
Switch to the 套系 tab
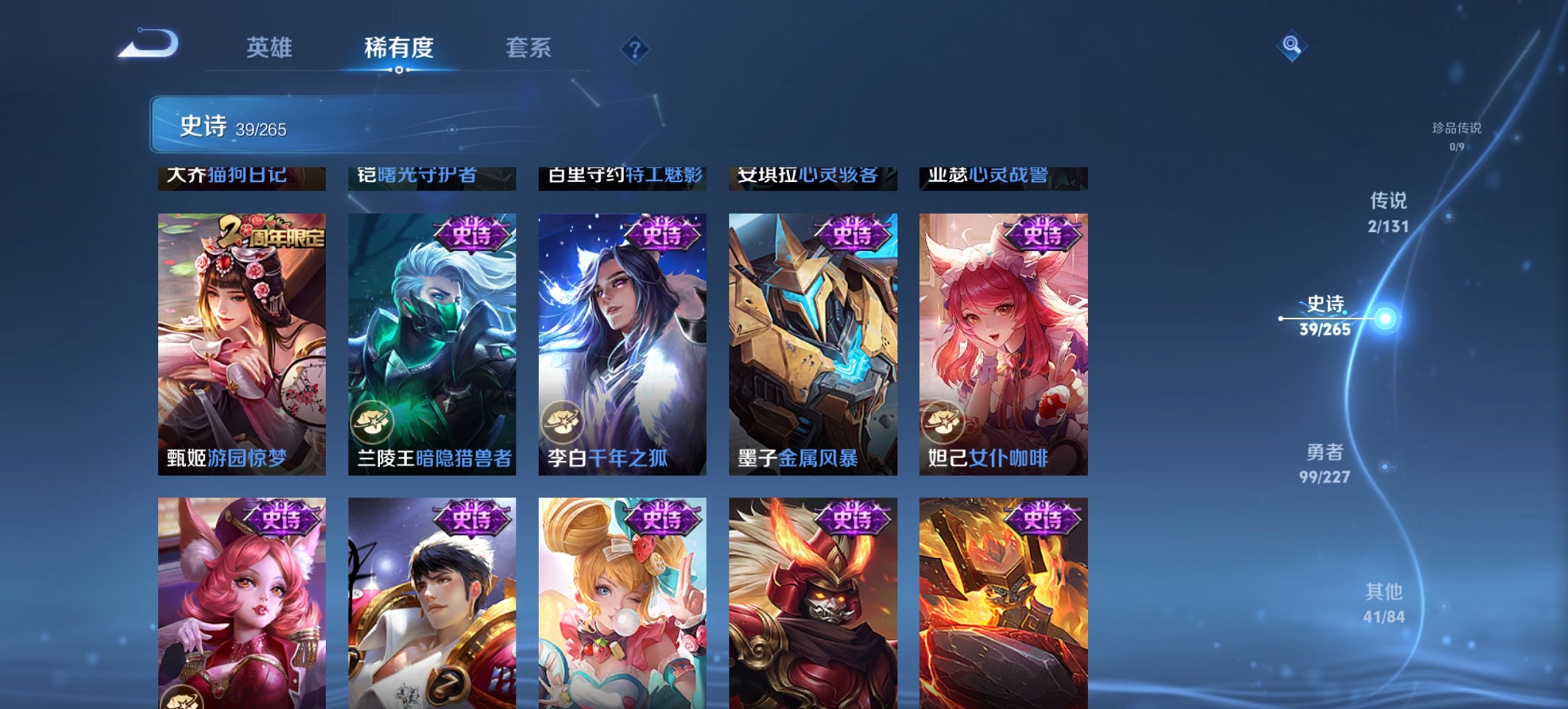click(x=528, y=48)
